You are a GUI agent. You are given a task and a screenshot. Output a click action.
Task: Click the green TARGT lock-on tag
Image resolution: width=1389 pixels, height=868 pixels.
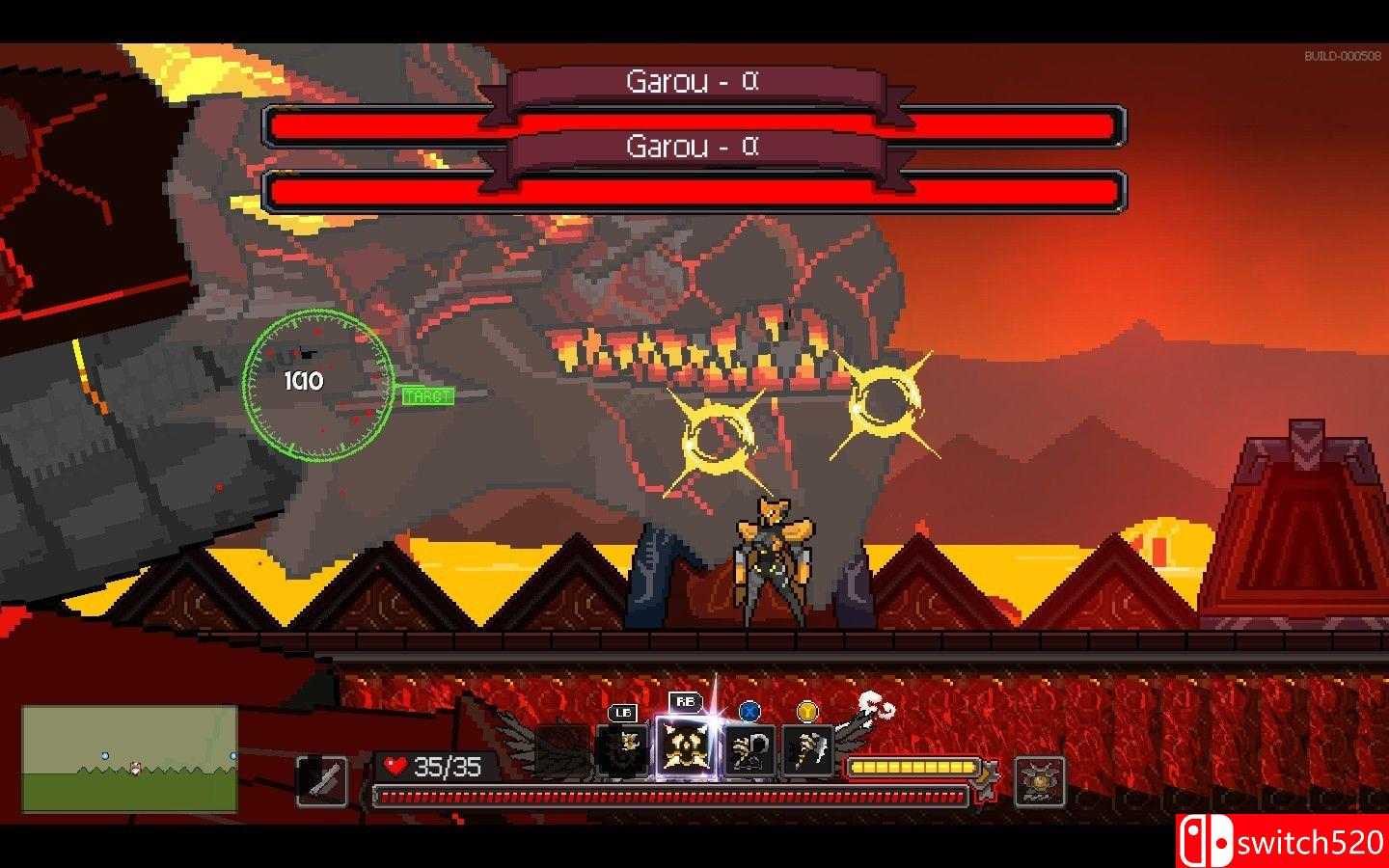pyautogui.click(x=427, y=396)
